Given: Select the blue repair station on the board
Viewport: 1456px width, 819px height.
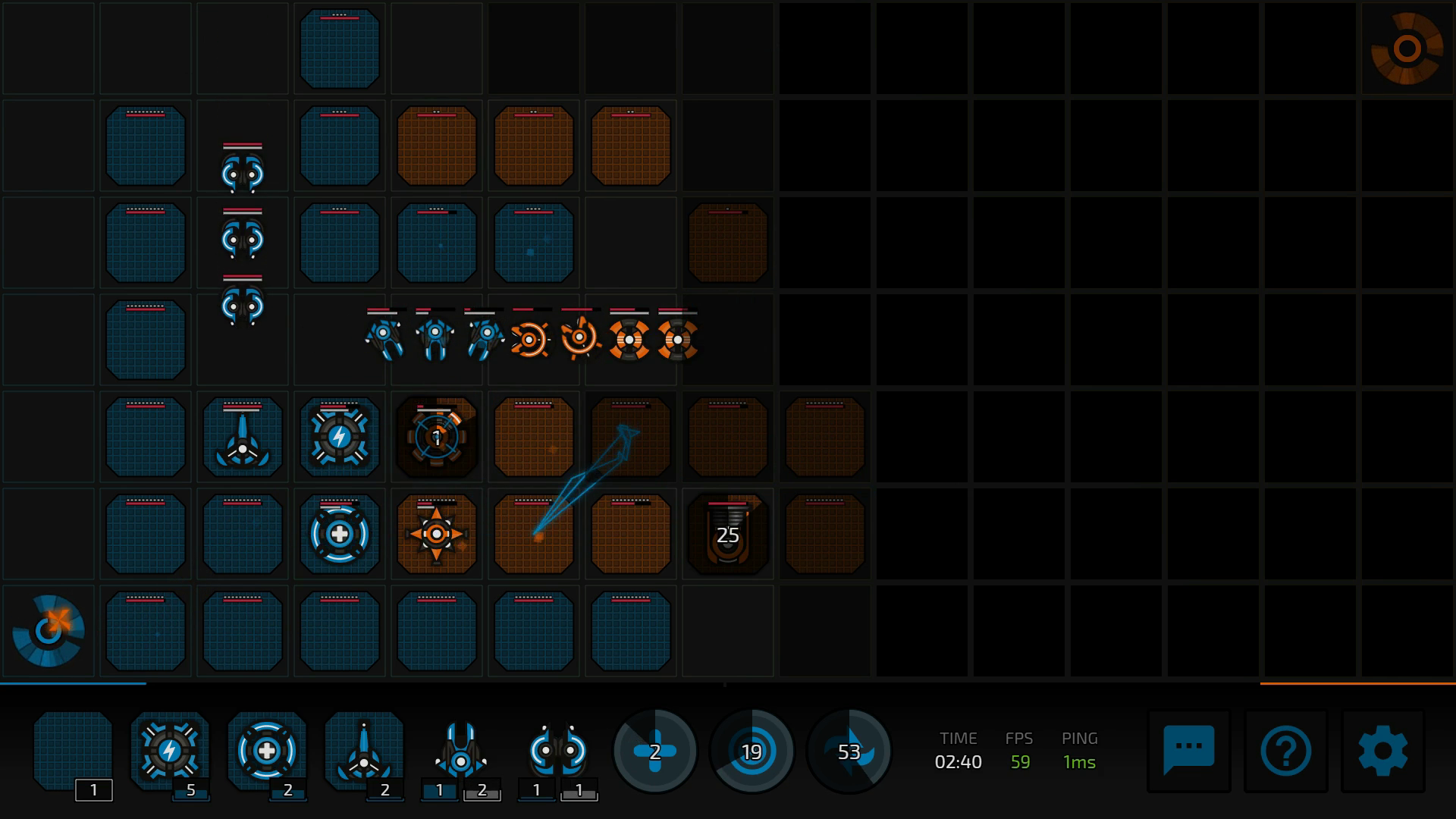Looking at the screenshot, I should point(340,535).
